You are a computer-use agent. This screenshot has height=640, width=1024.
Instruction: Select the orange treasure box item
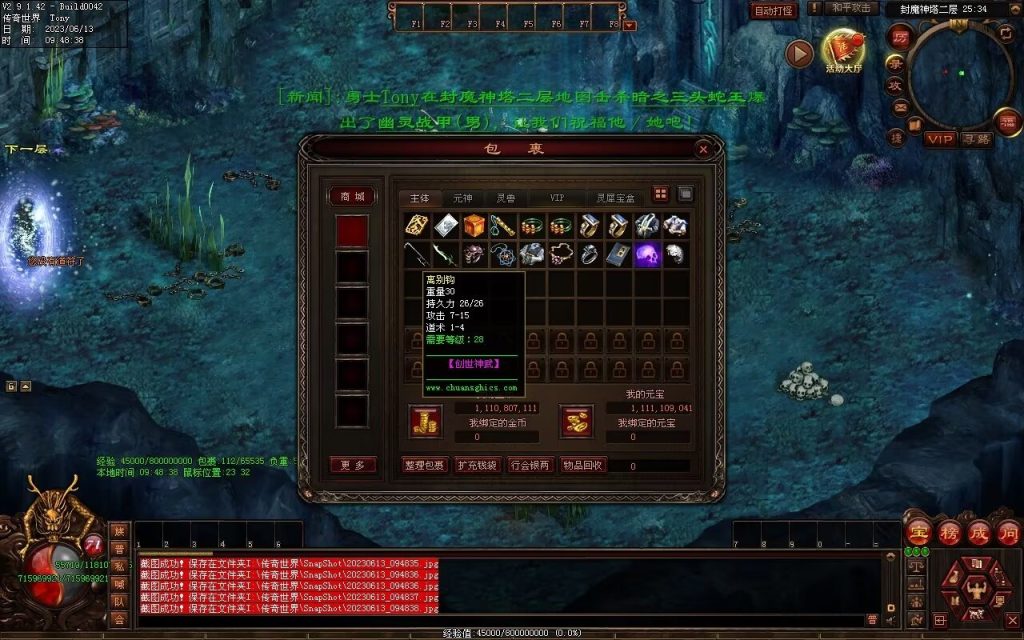tap(474, 226)
